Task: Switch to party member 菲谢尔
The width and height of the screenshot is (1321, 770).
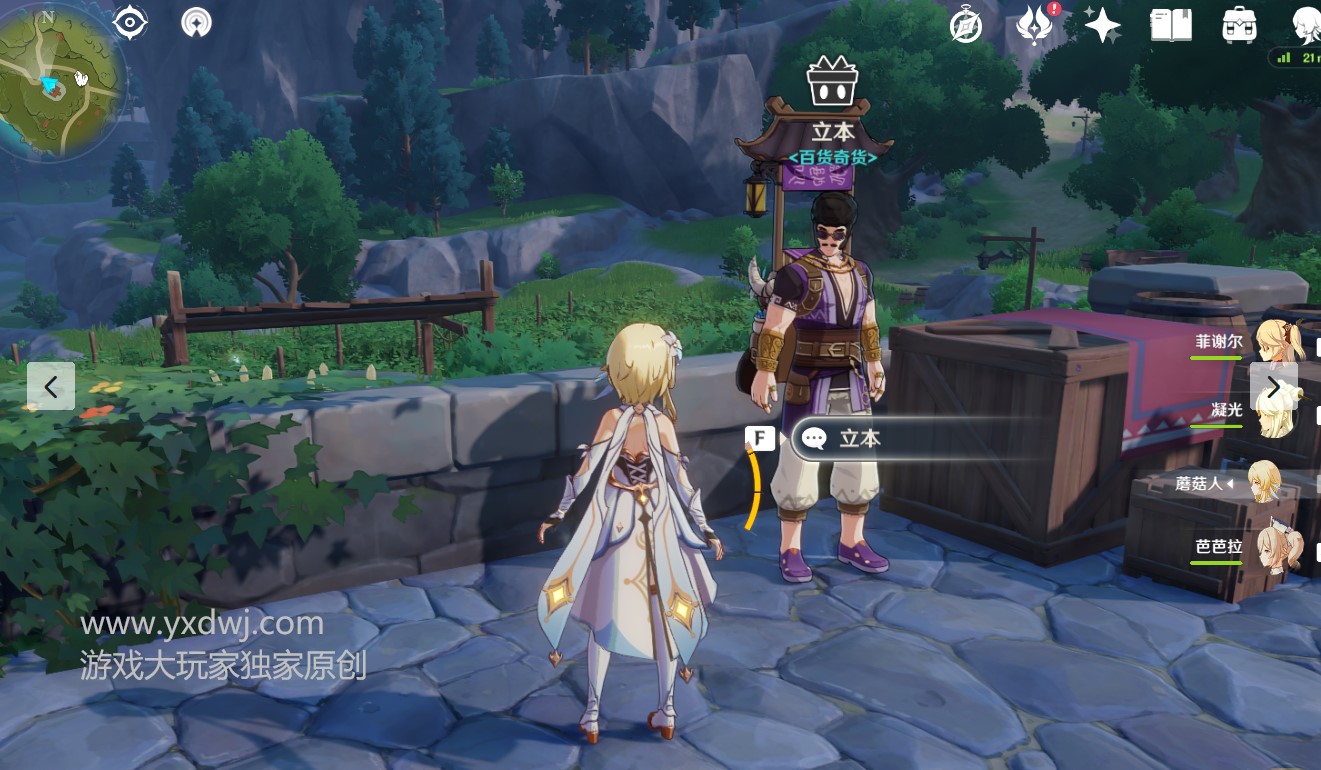Action: coord(1279,342)
